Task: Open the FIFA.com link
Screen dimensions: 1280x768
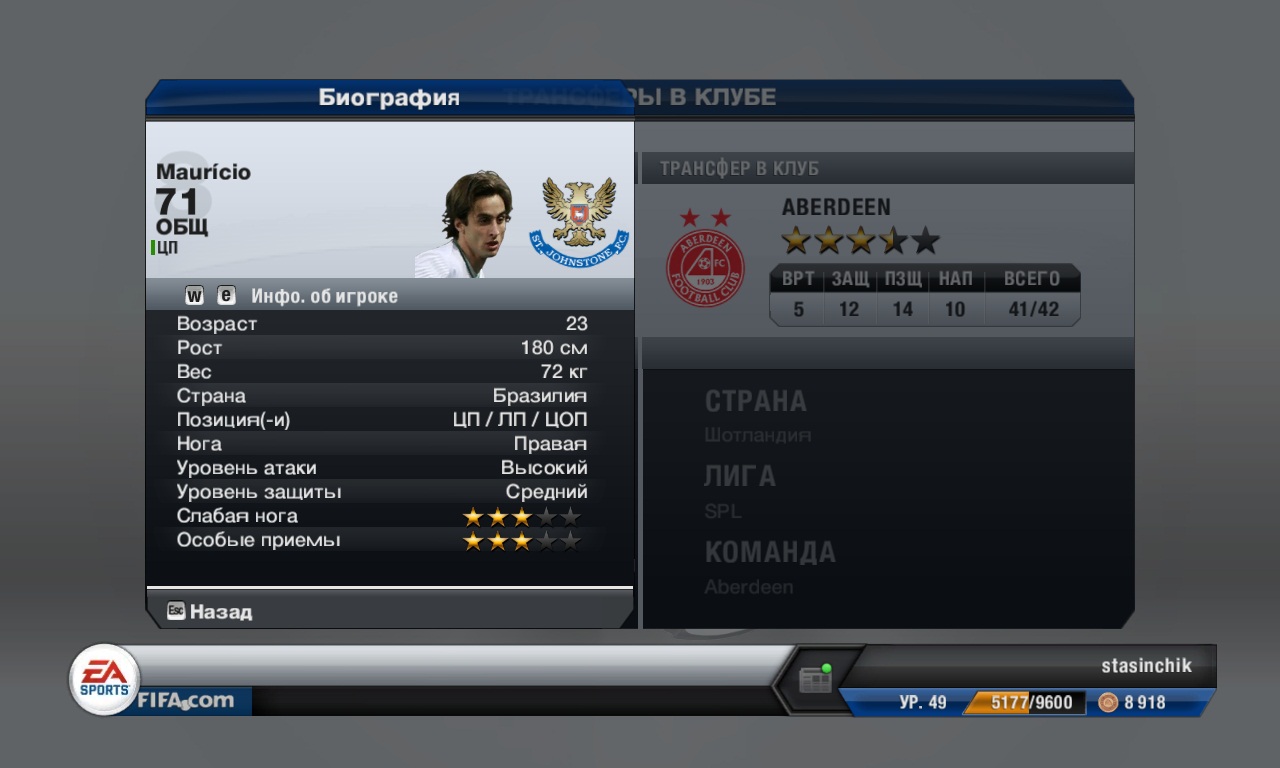Action: pyautogui.click(x=186, y=701)
